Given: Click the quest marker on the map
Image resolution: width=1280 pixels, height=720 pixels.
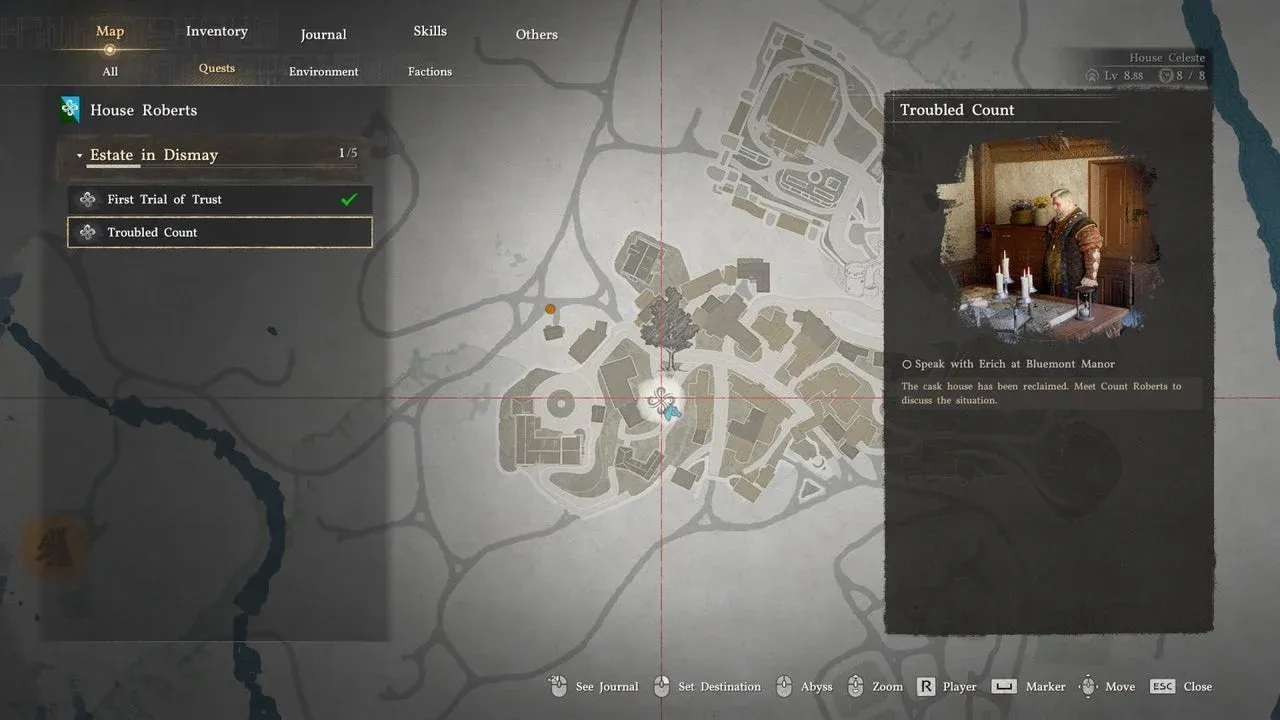Looking at the screenshot, I should point(660,400).
